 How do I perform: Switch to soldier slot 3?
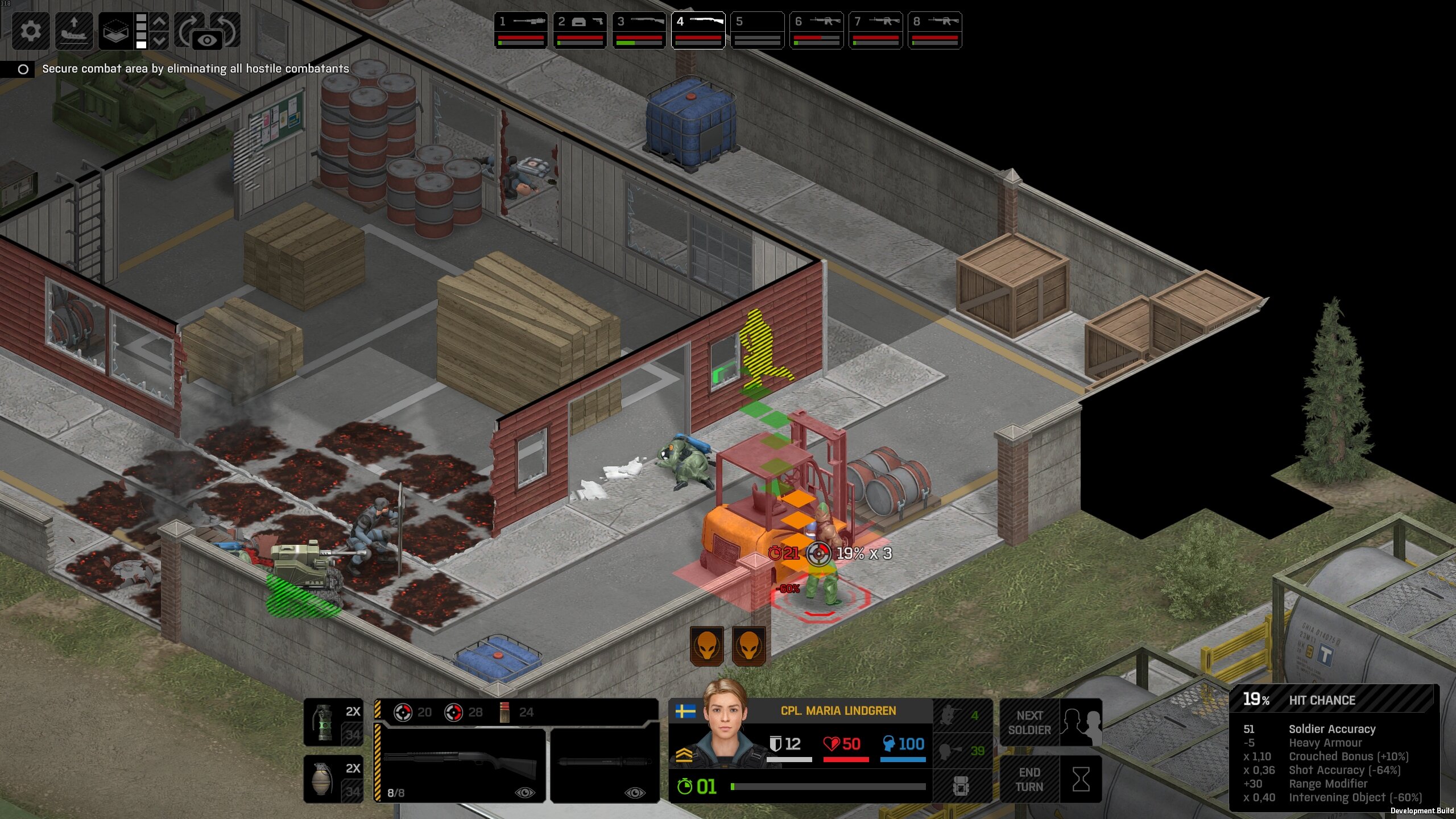(639, 30)
